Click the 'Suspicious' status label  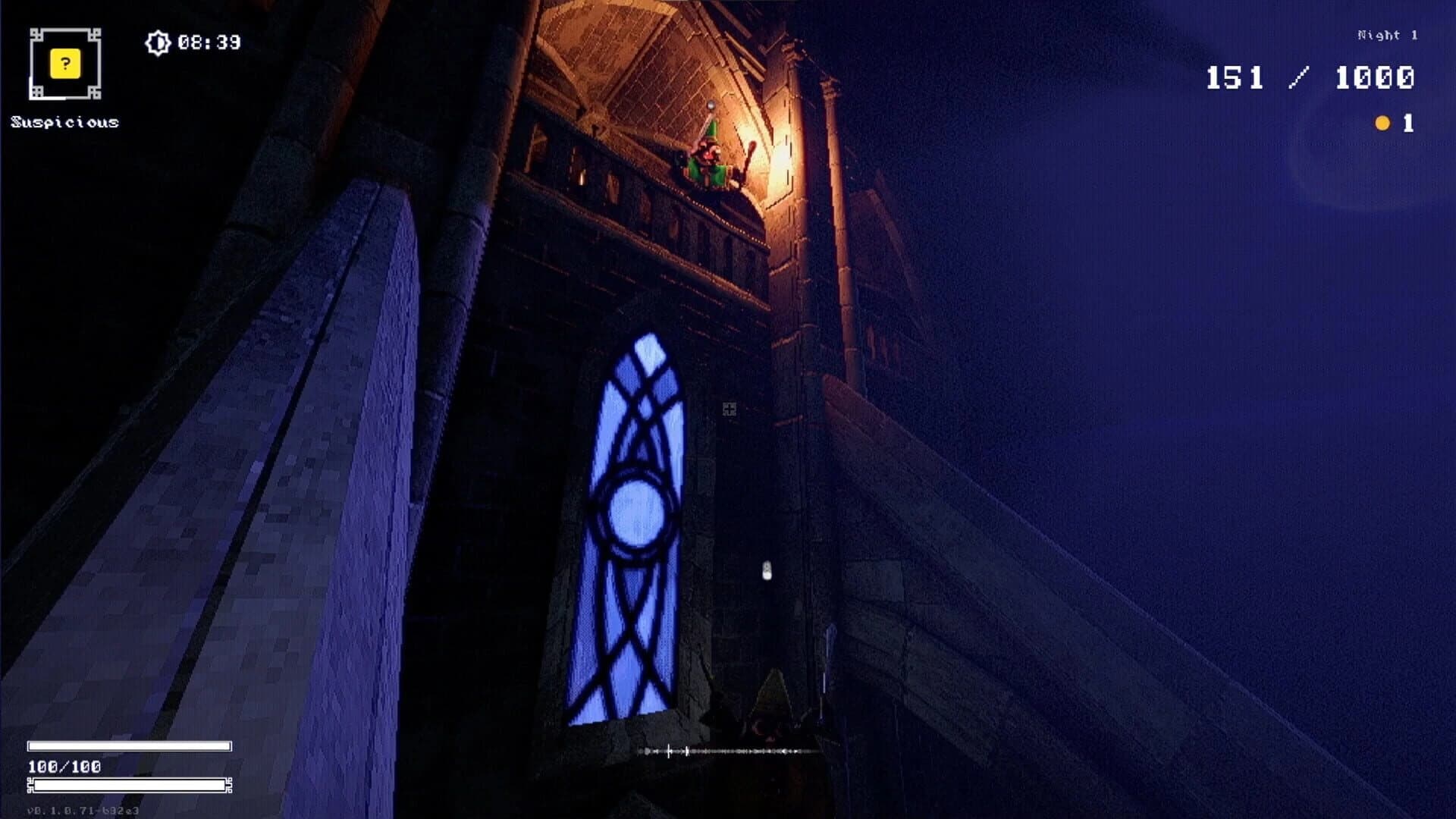point(64,120)
